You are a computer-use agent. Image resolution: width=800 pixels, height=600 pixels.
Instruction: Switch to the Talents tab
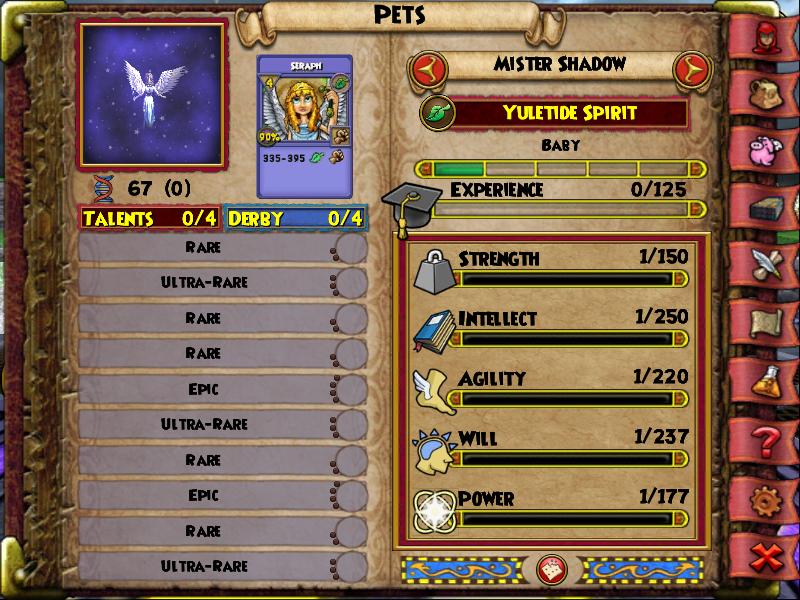(151, 217)
